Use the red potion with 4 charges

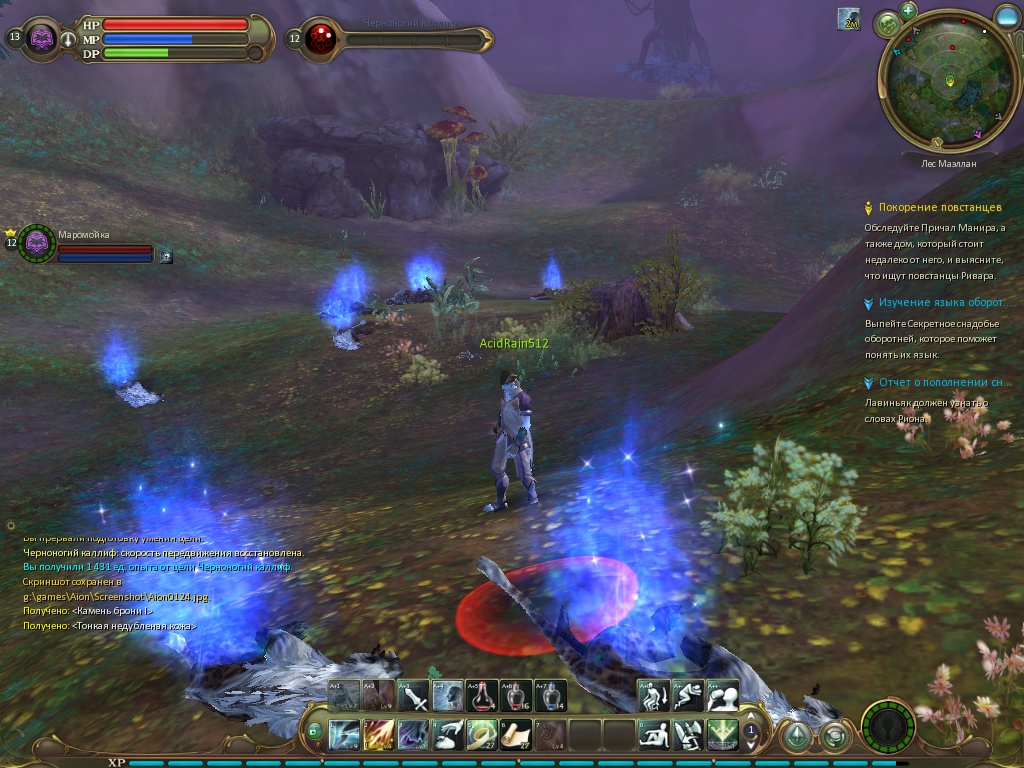coord(483,696)
